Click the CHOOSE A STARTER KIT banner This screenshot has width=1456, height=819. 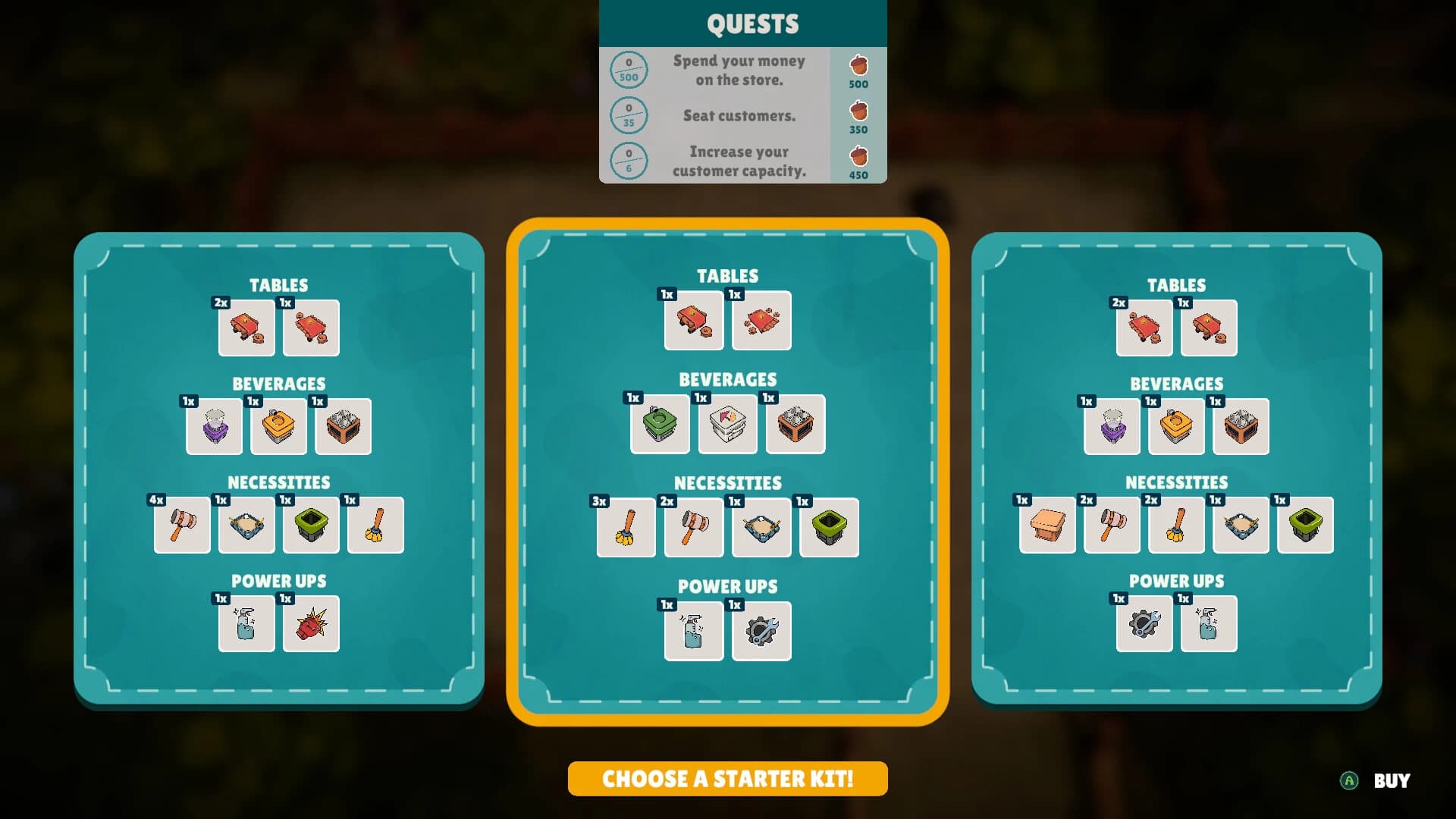click(x=726, y=778)
